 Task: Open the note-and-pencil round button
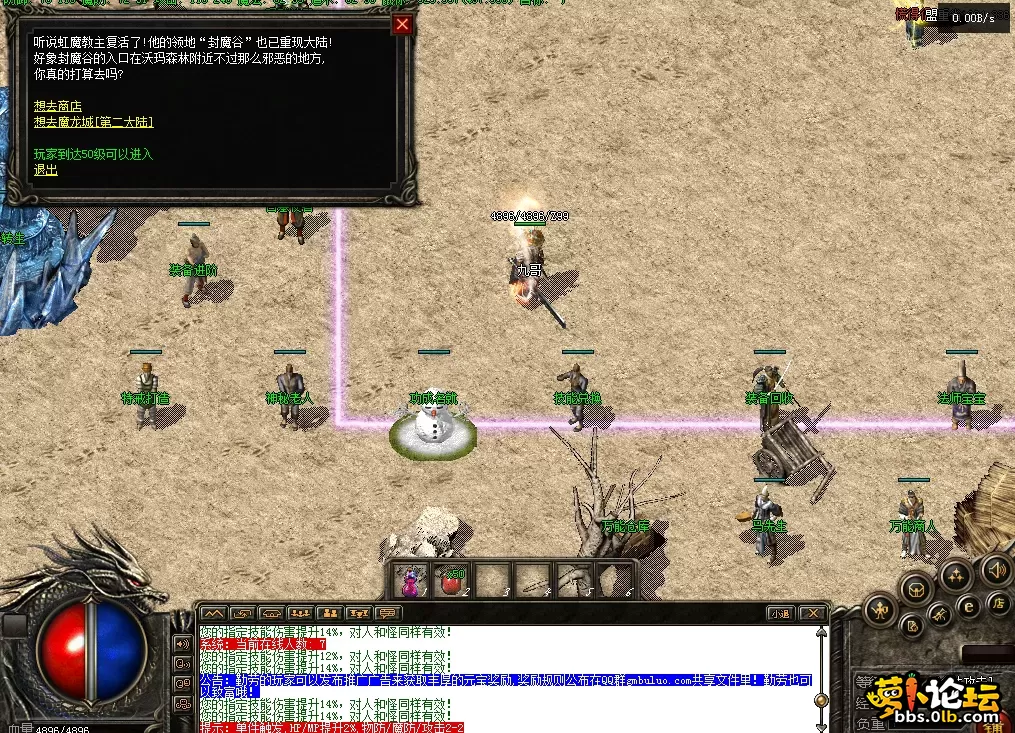coord(912,627)
